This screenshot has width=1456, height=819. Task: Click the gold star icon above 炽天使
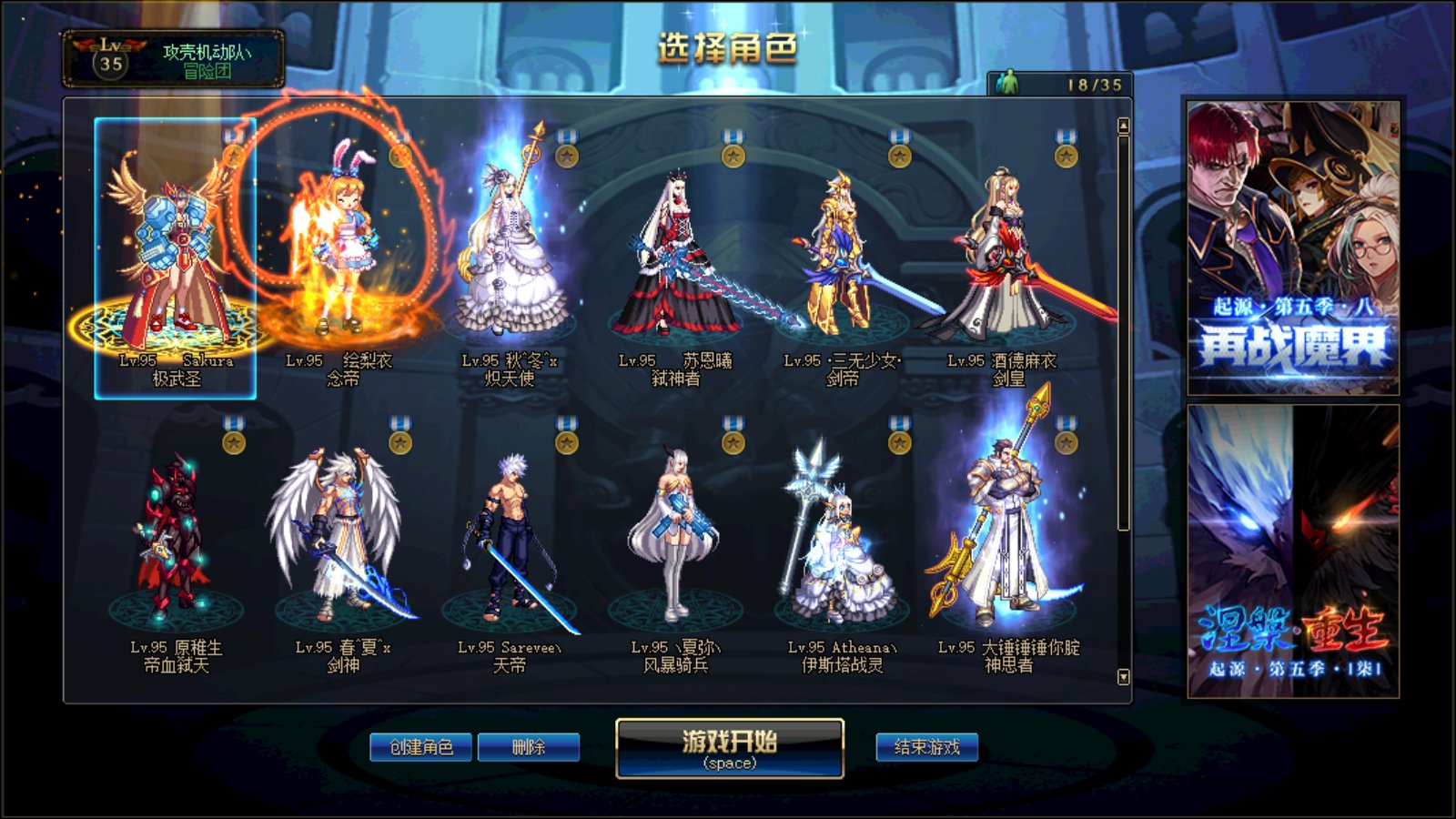pyautogui.click(x=567, y=155)
